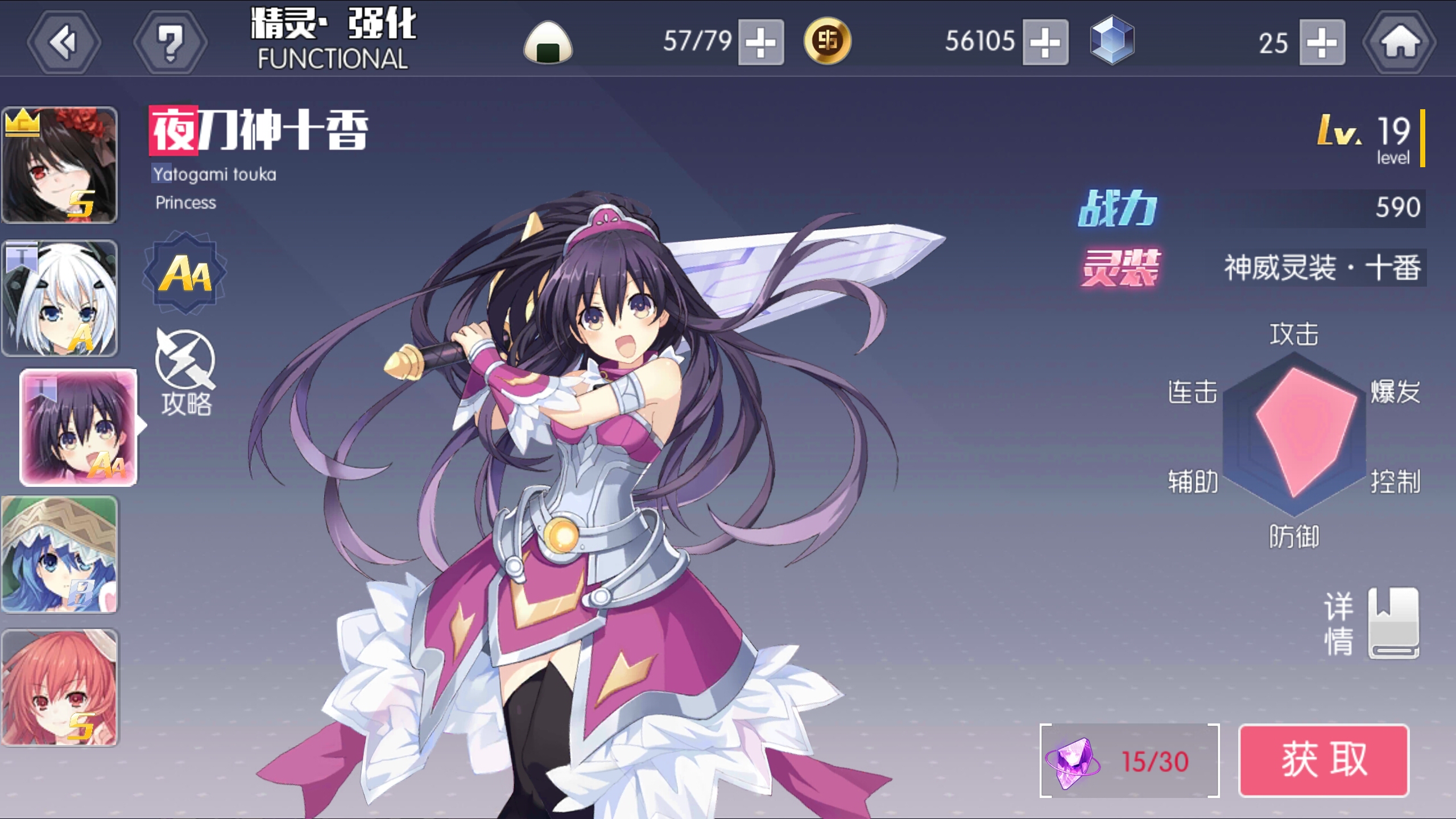Screen dimensions: 1456x819
Task: Tap the onigiri stamina icon
Action: pos(548,42)
